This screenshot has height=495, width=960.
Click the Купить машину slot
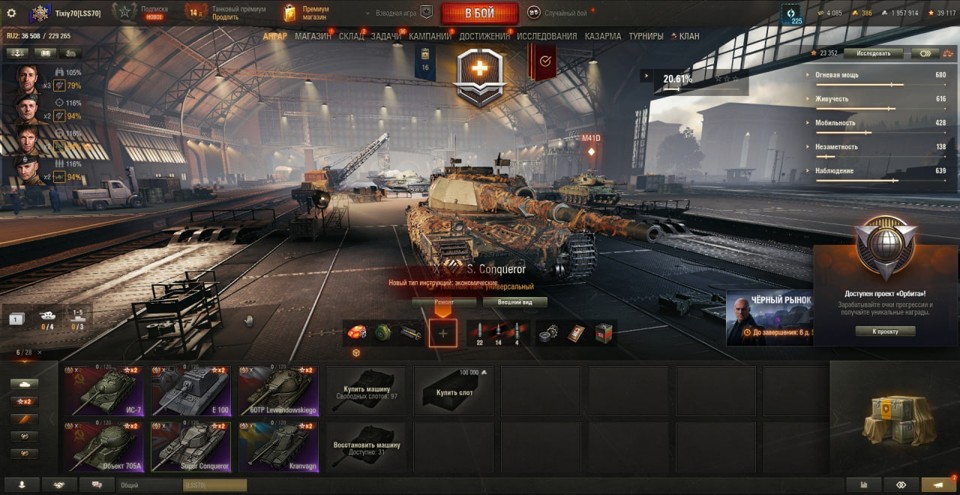click(x=366, y=390)
